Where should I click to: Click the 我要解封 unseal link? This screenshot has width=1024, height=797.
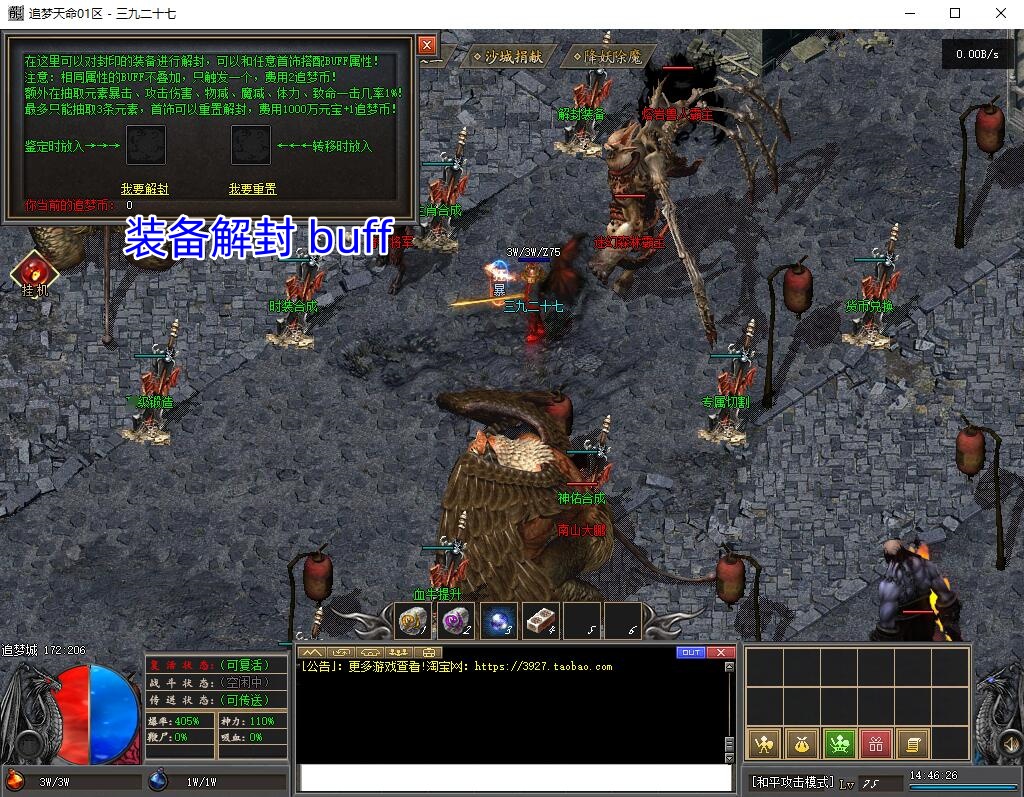click(x=145, y=189)
